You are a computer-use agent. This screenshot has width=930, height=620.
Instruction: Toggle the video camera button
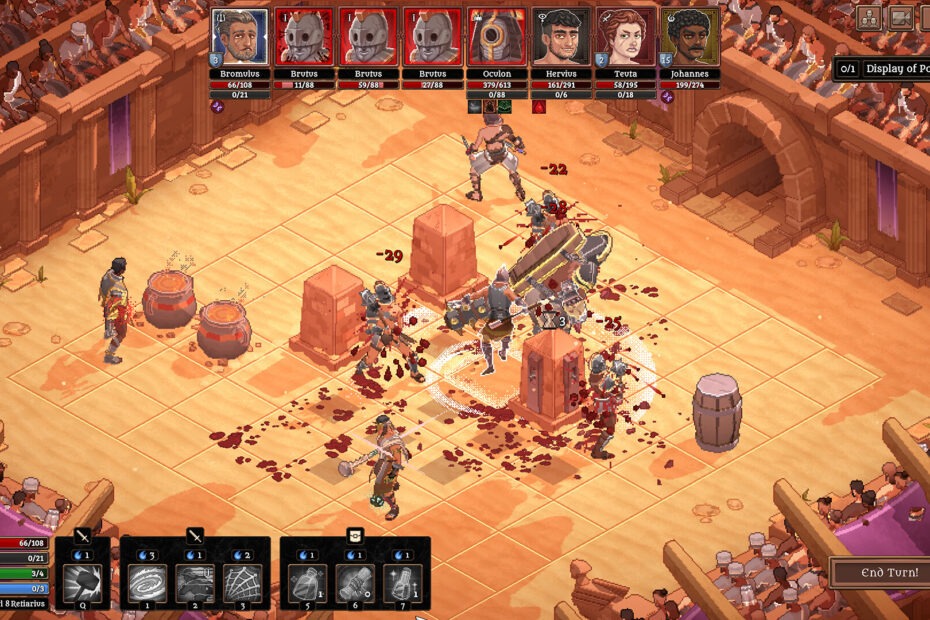pos(902,18)
